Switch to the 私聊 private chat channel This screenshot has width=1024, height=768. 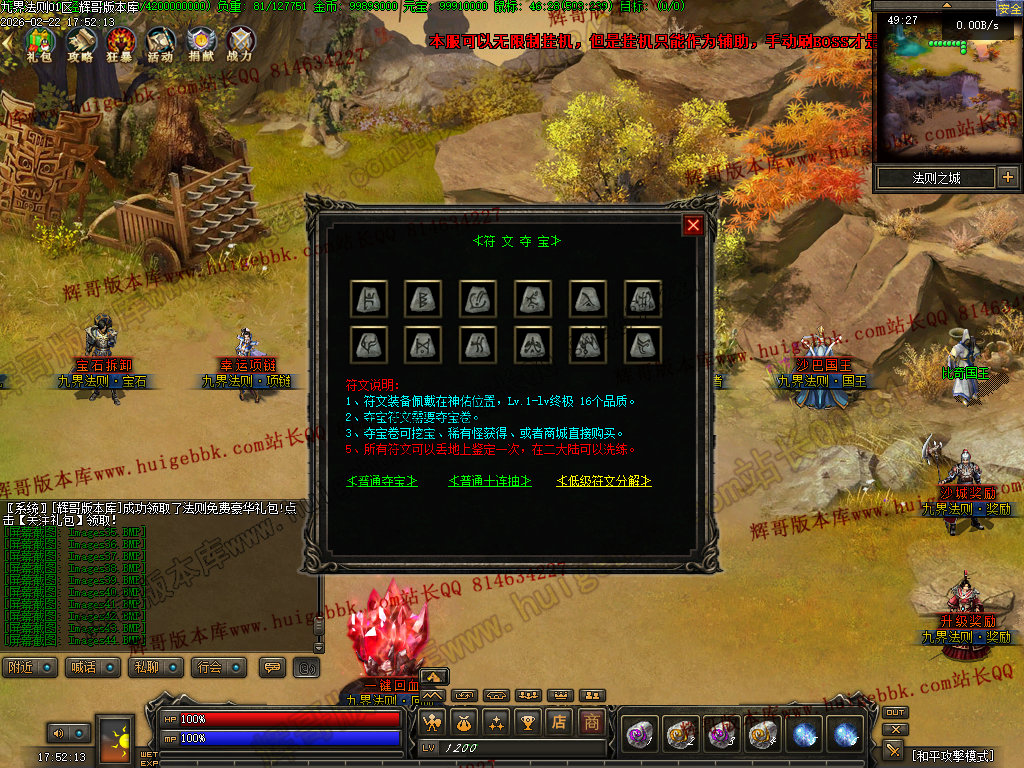click(x=155, y=667)
